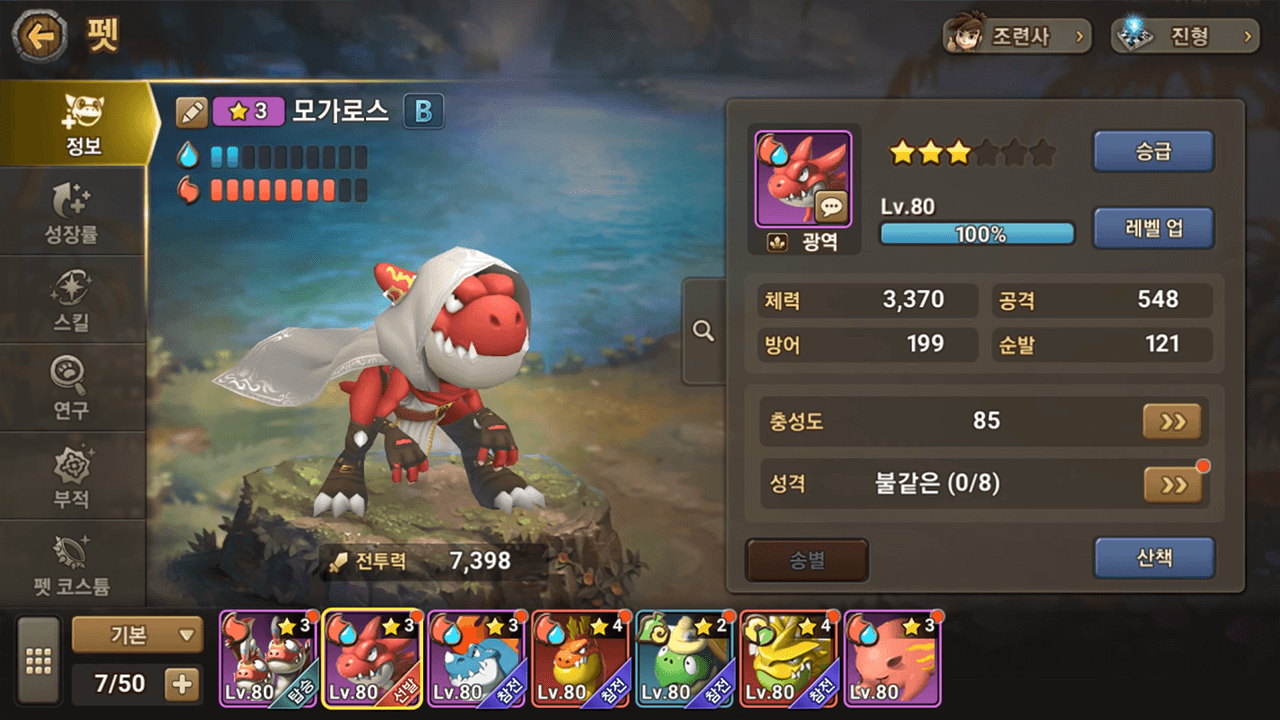Open loyalty details with 충성도 arrow button
Screen dimensions: 1280x720
(1172, 422)
